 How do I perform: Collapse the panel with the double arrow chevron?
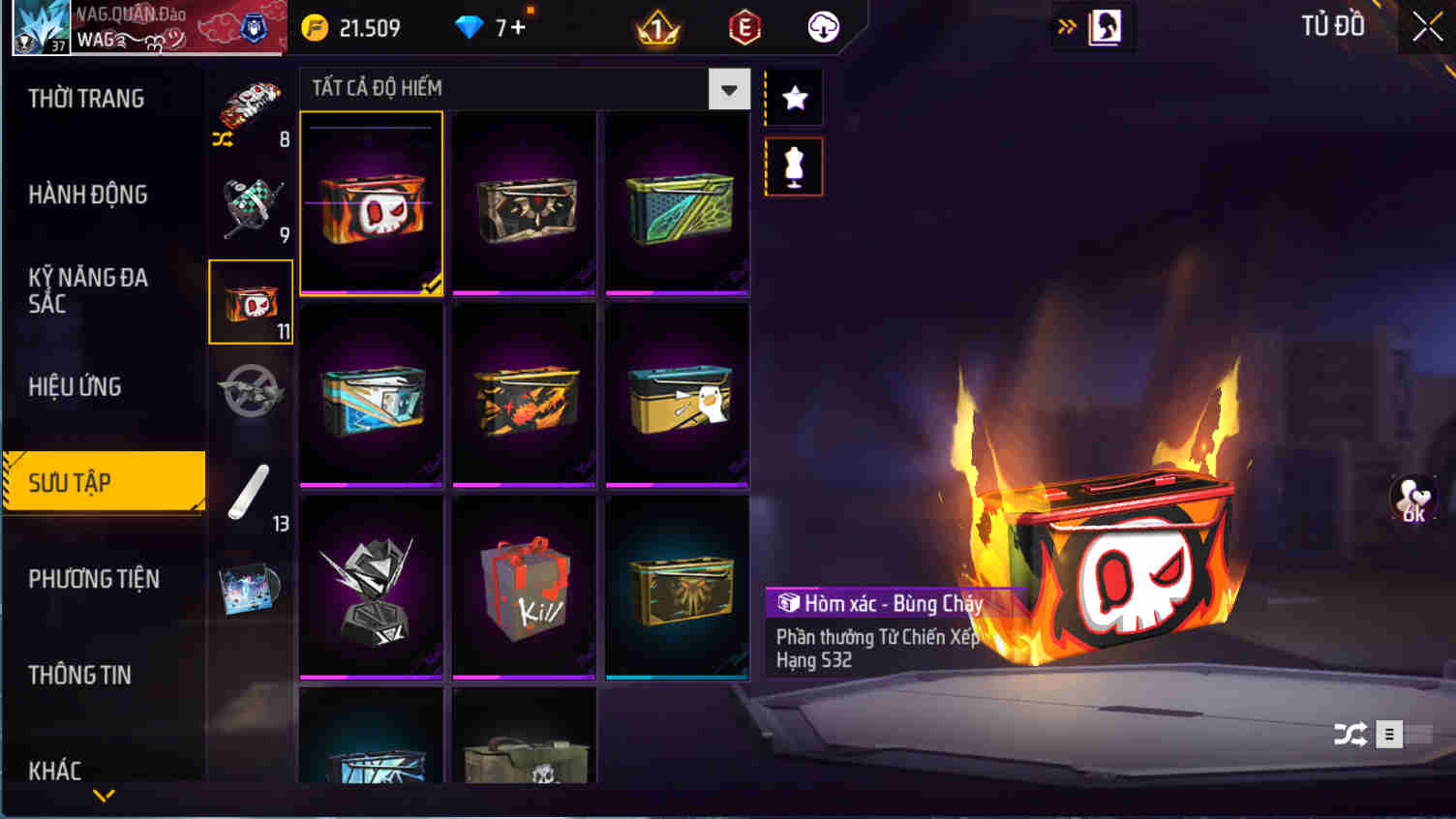coord(1066,26)
